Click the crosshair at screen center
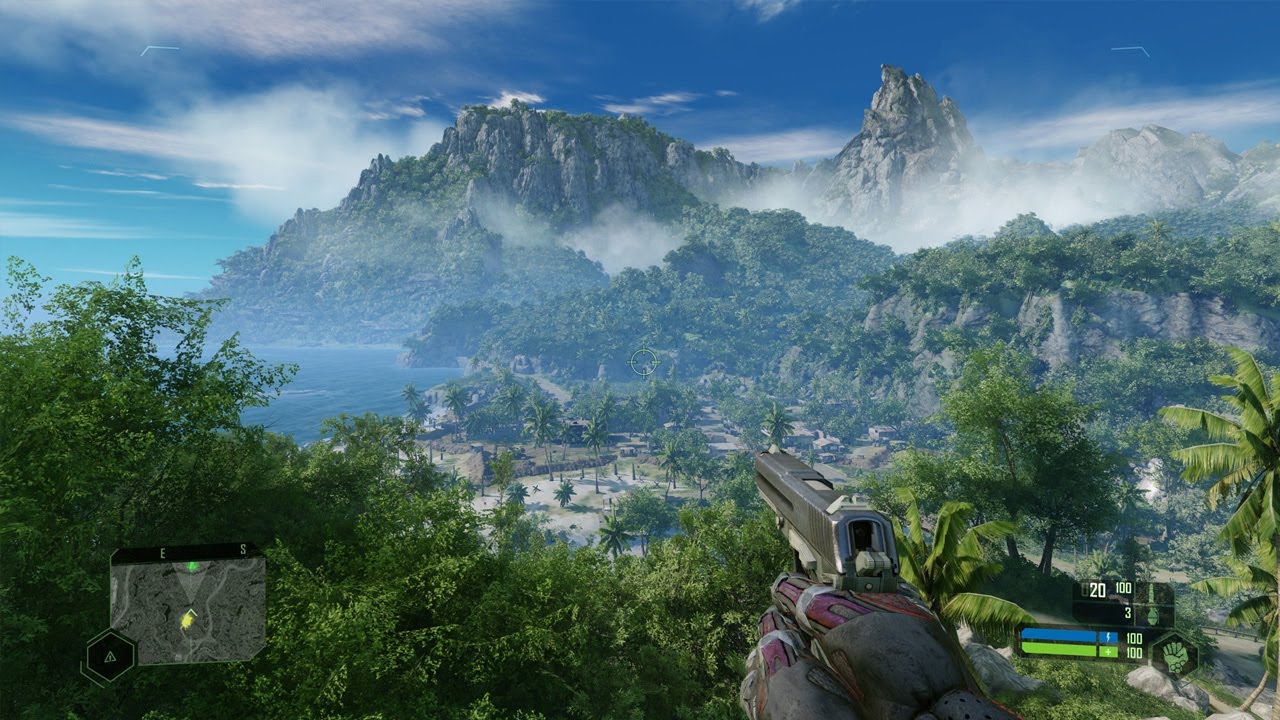Viewport: 1280px width, 720px height. (x=643, y=363)
